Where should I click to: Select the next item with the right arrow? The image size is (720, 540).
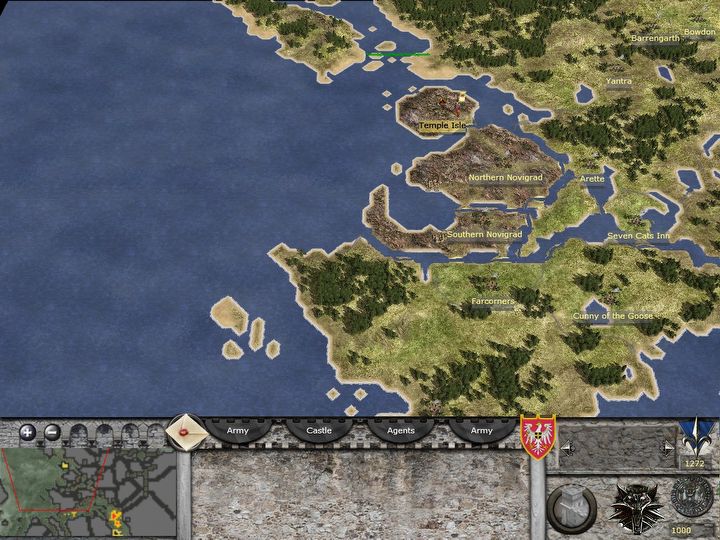tap(668, 449)
